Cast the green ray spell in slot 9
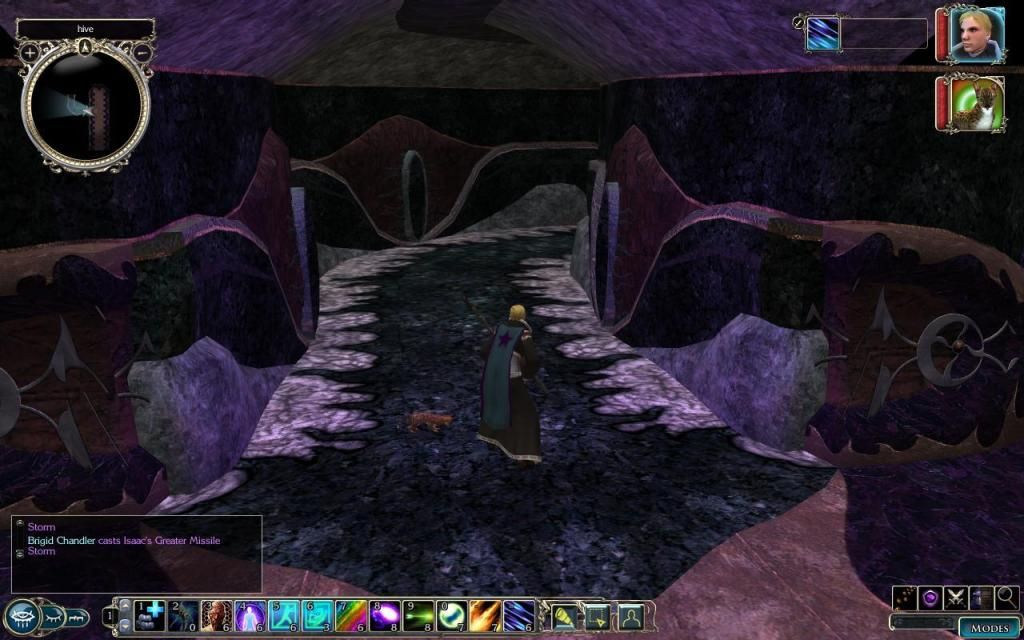 click(419, 614)
